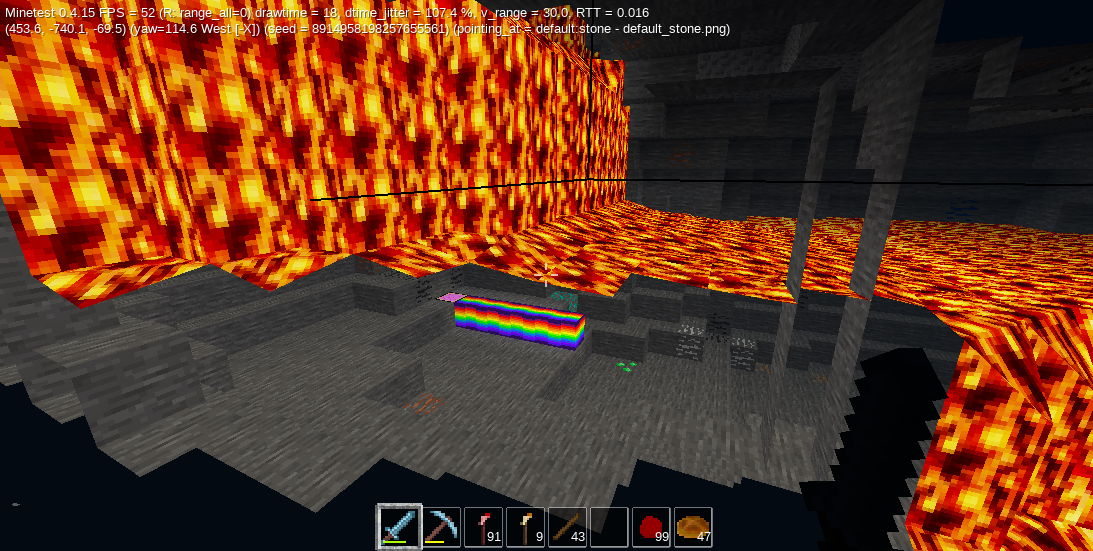Select the stick stack of 43
The width and height of the screenshot is (1093, 551).
(x=567, y=527)
